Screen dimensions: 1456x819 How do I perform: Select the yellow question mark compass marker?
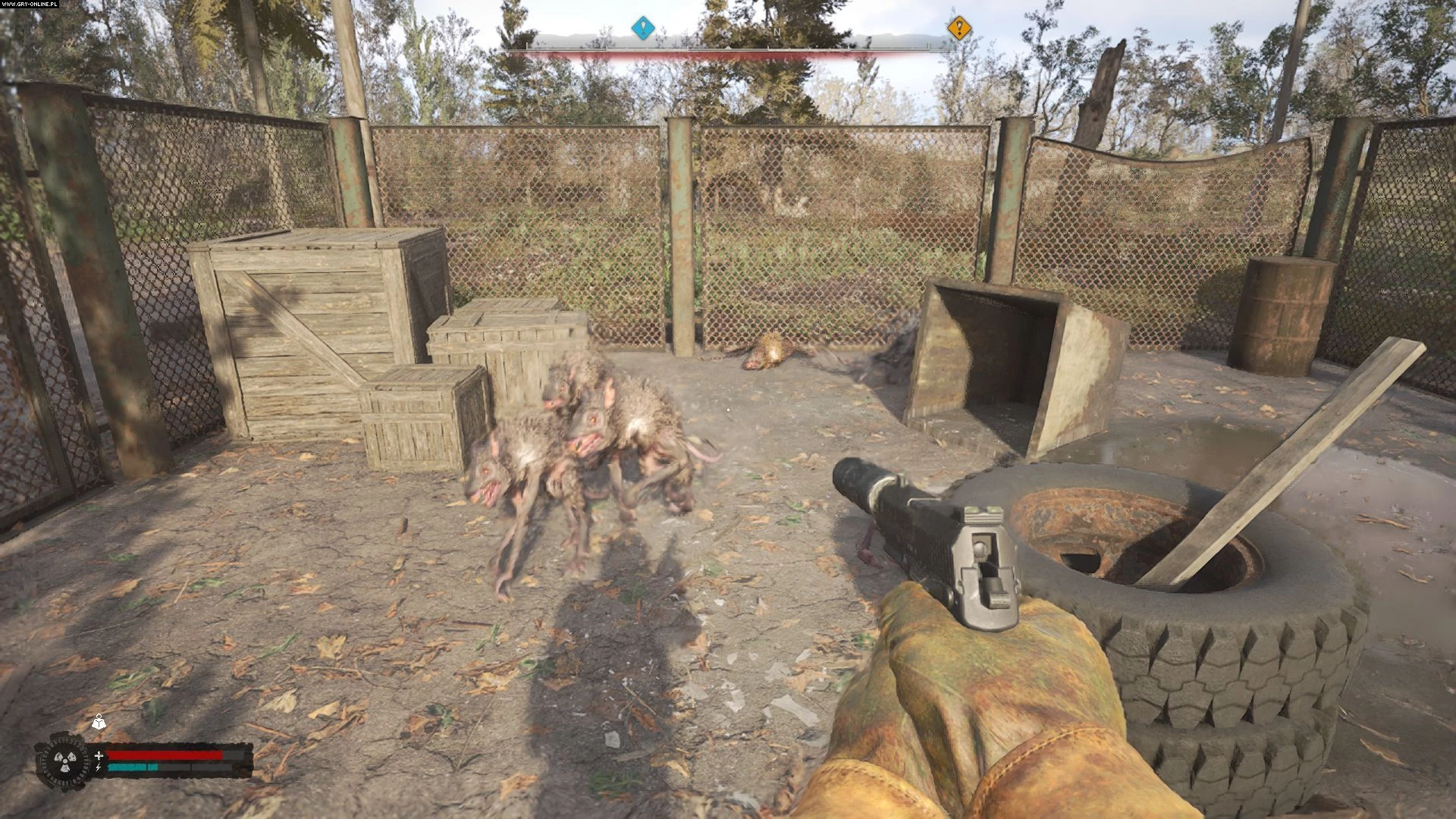pos(959,29)
